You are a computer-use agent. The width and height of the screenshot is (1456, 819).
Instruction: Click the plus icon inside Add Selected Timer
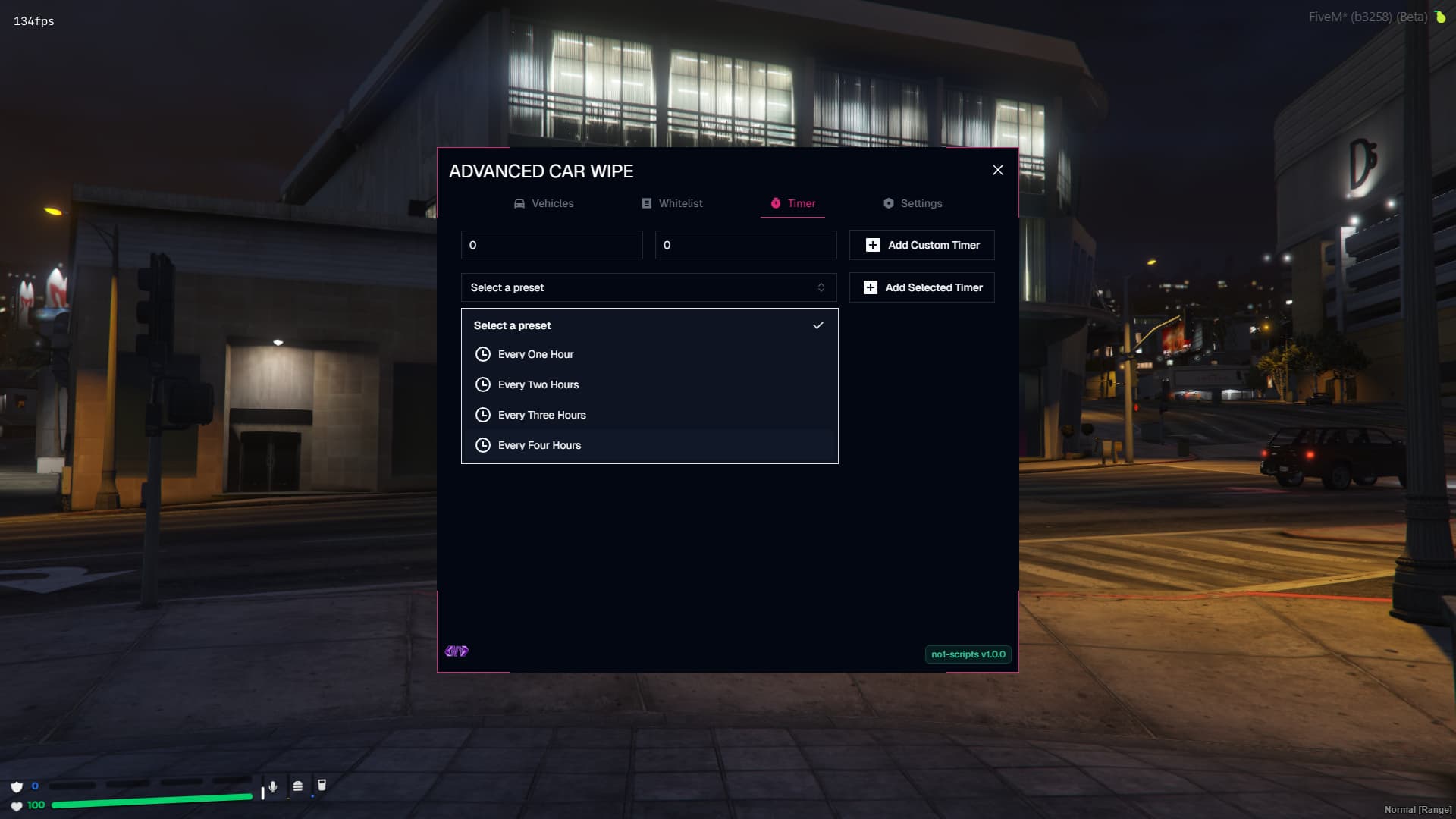[x=872, y=287]
